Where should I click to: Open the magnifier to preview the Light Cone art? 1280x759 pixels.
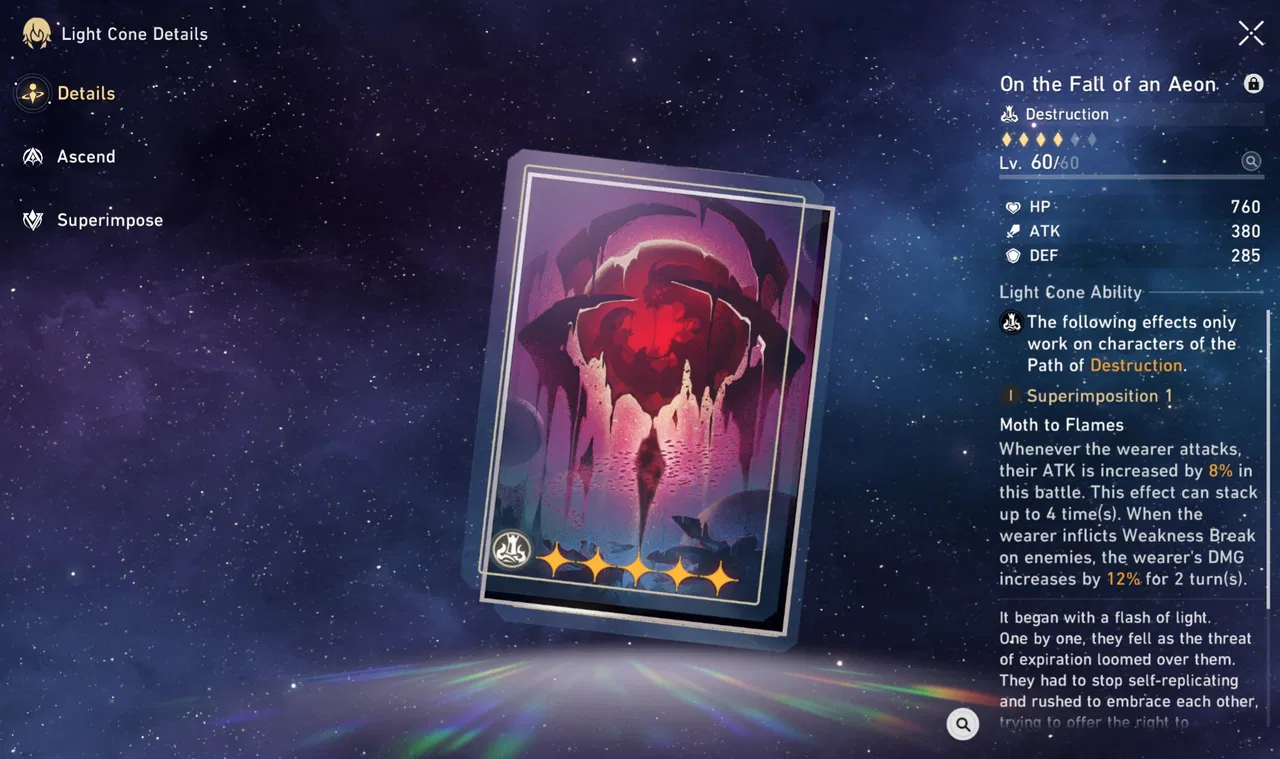click(961, 724)
